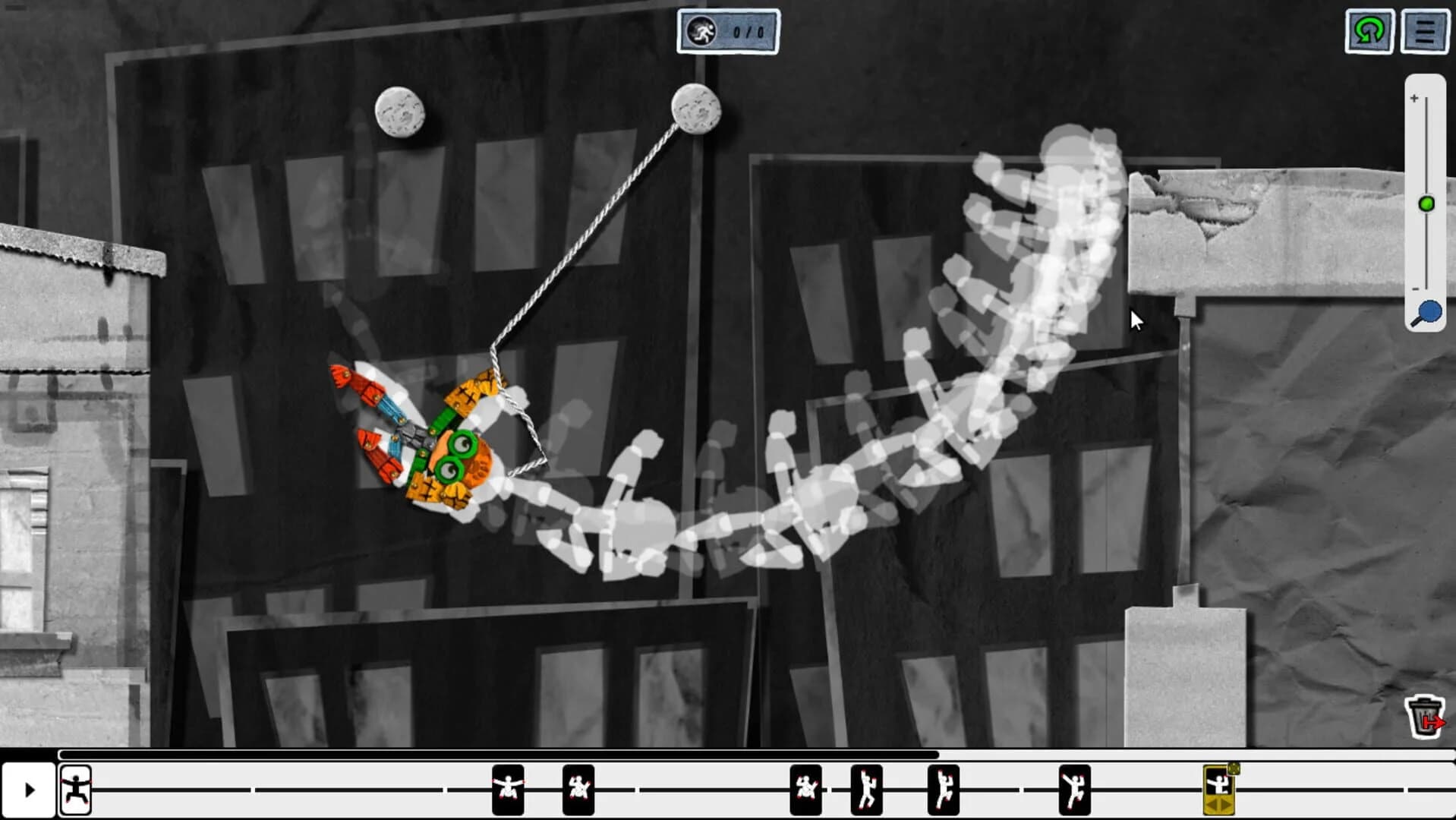Toggle the crouching pose keyframe near the timeline center
This screenshot has height=820, width=1456.
(x=807, y=790)
